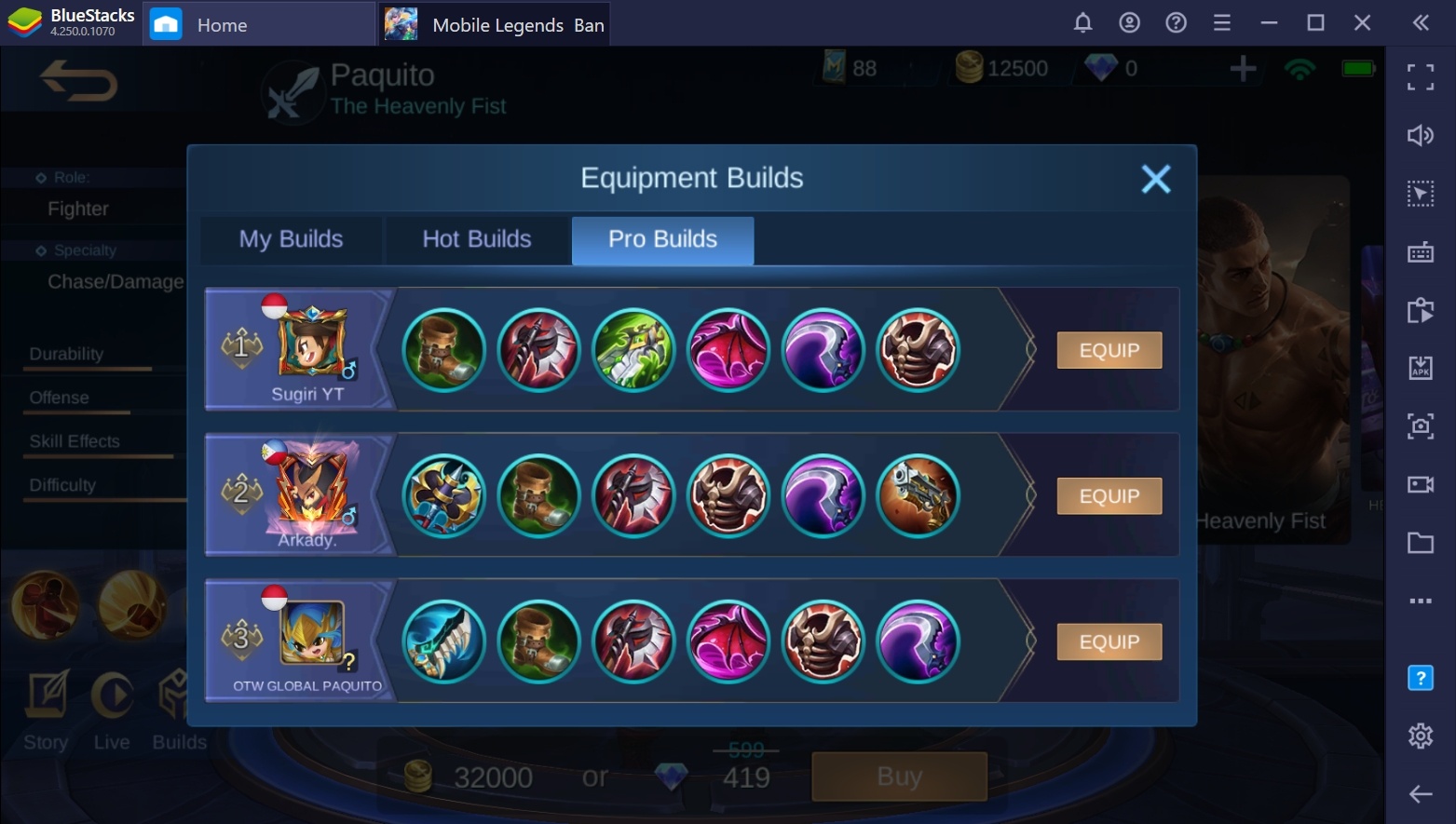Select Warrior Boots in Sugiri YT's build

pyautogui.click(x=442, y=350)
